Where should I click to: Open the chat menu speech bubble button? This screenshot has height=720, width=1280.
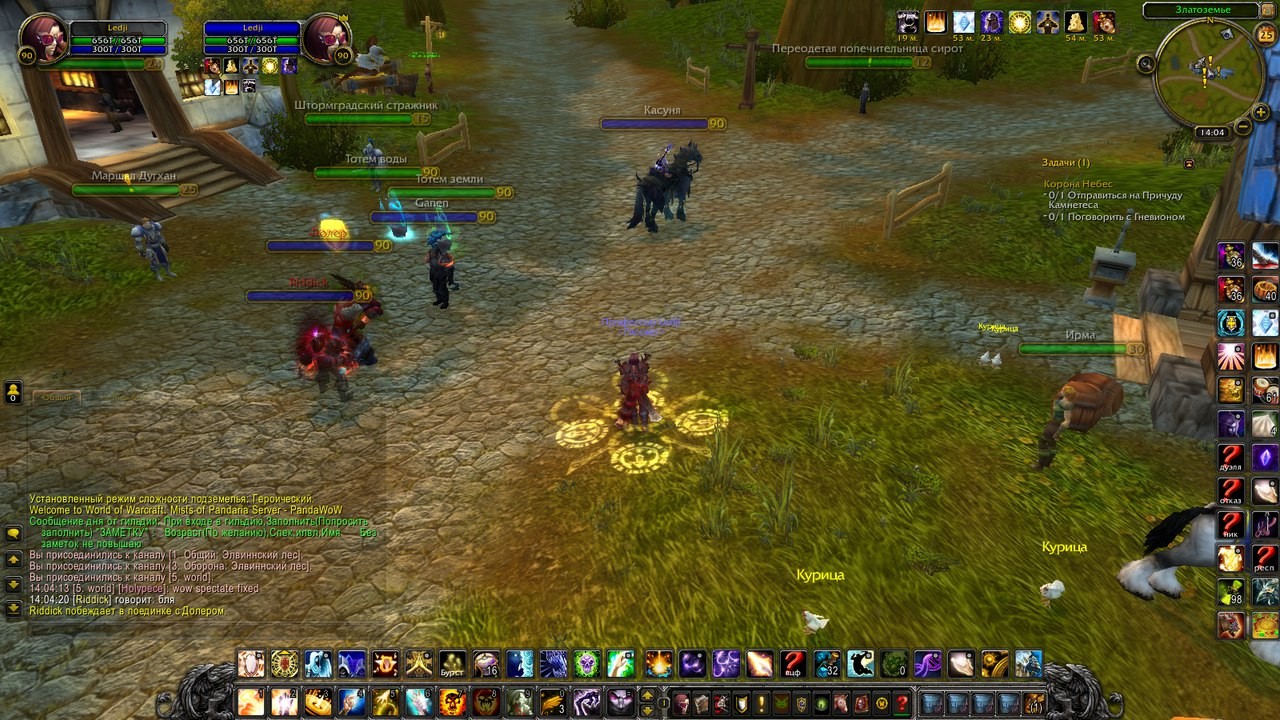(x=13, y=533)
